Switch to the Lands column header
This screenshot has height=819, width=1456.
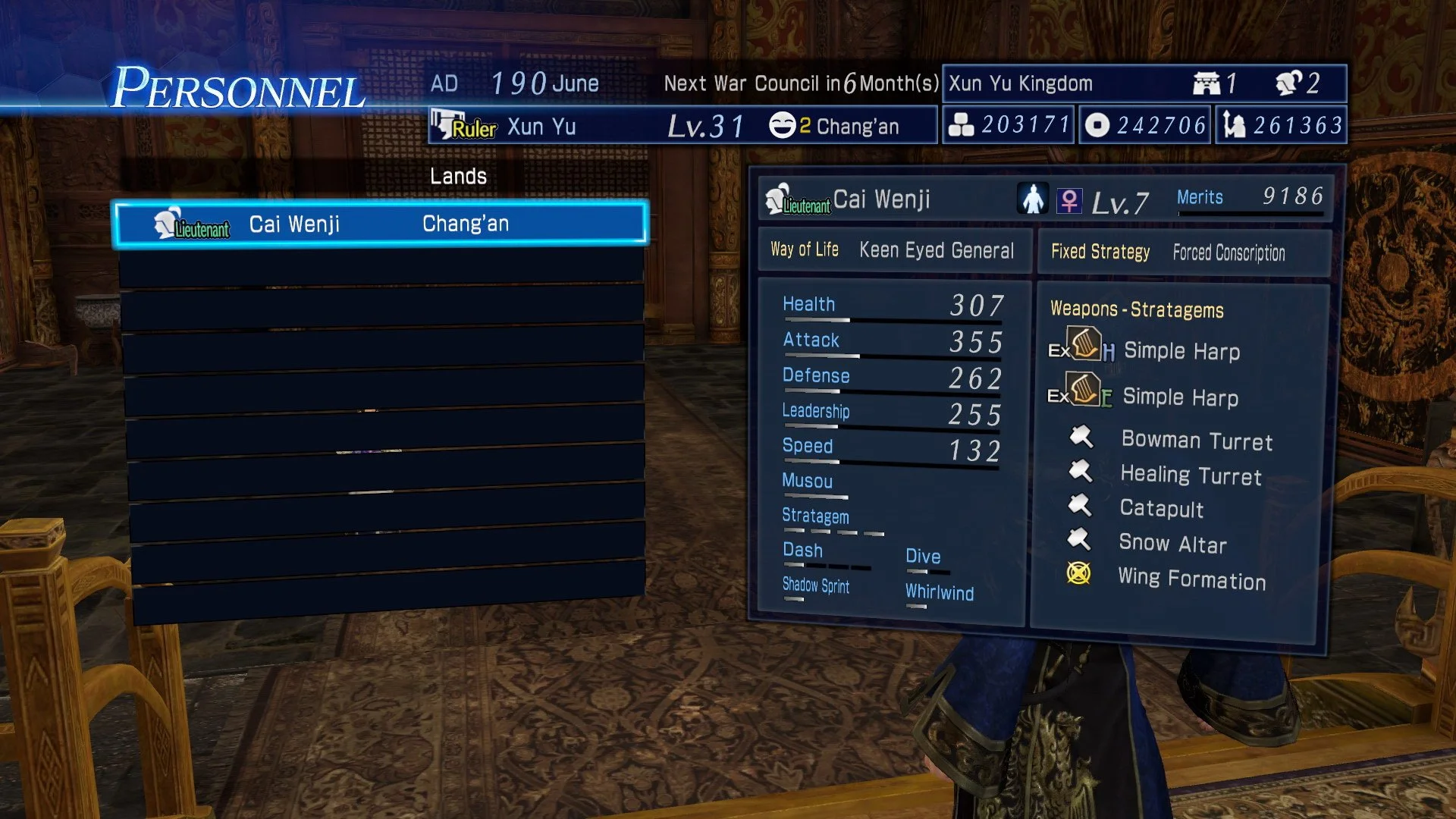point(459,176)
